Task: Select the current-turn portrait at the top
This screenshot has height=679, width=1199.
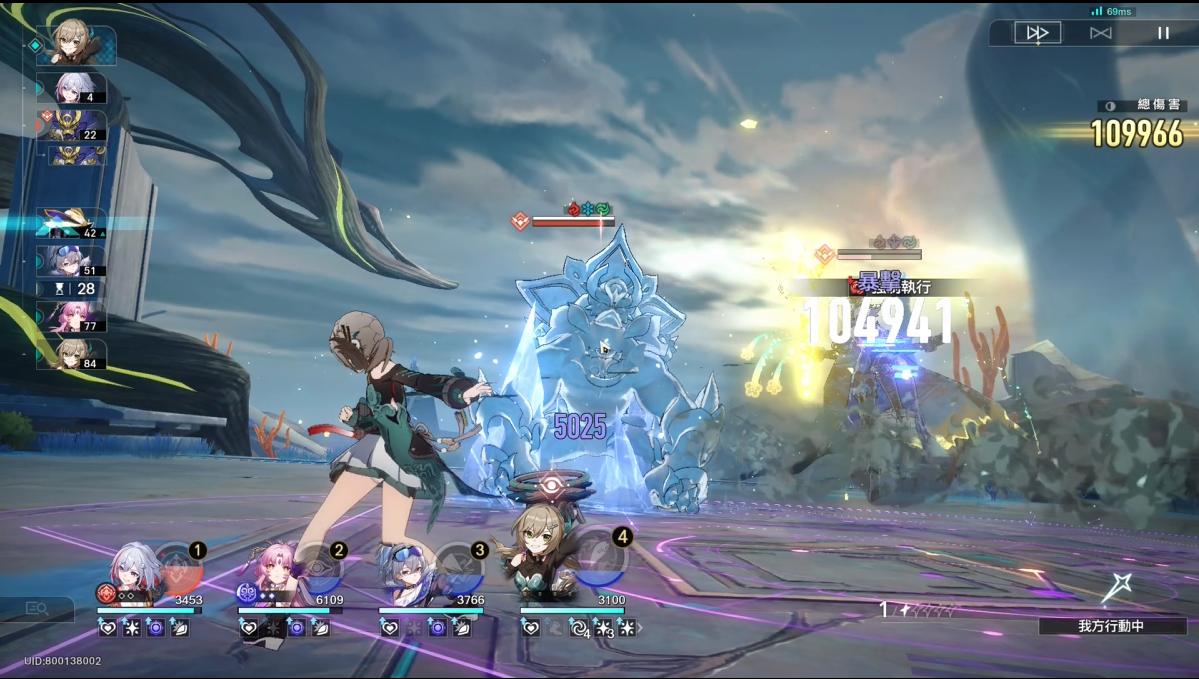Action: [x=76, y=45]
